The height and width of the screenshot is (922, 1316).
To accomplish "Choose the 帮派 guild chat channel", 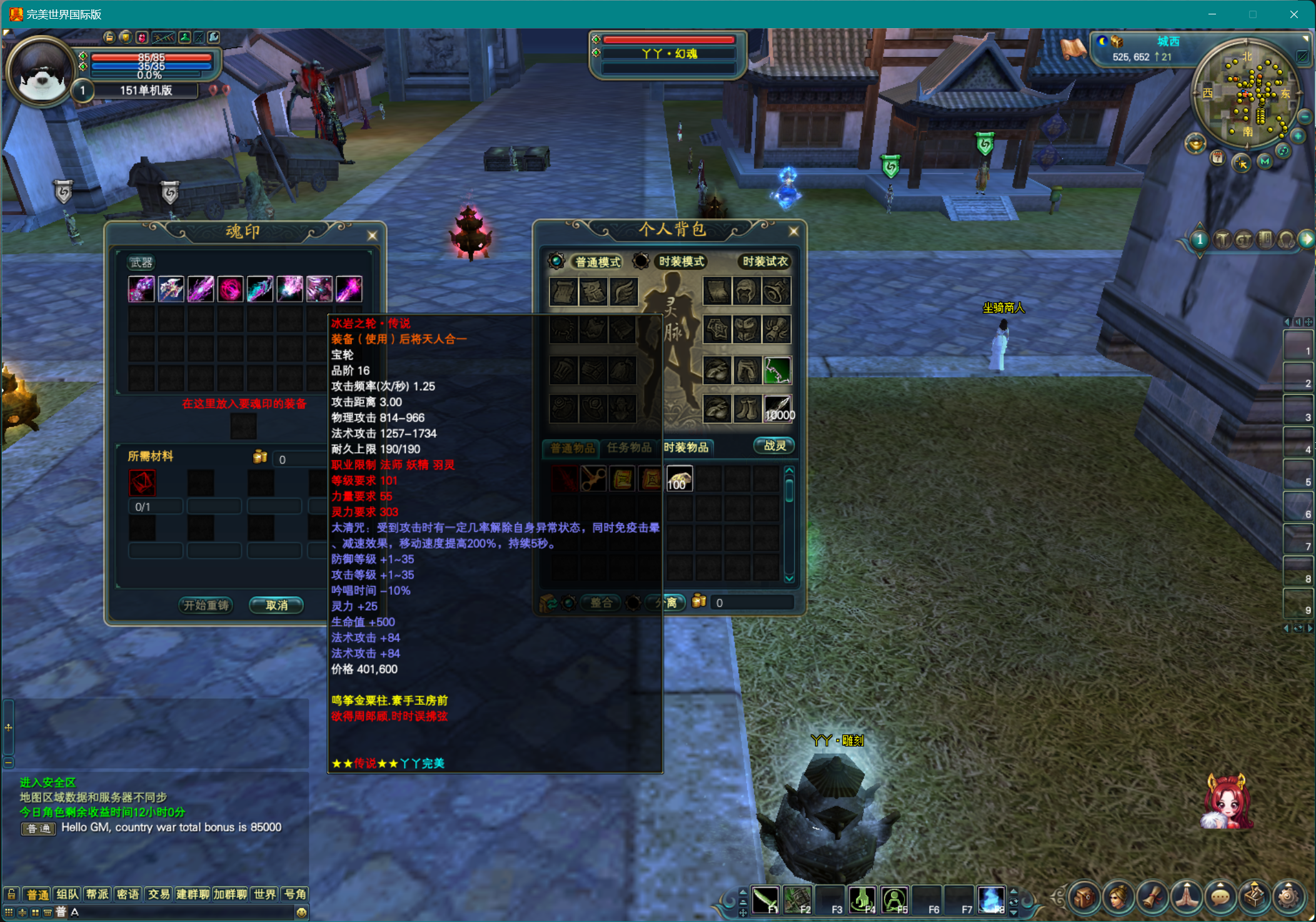I will [98, 894].
